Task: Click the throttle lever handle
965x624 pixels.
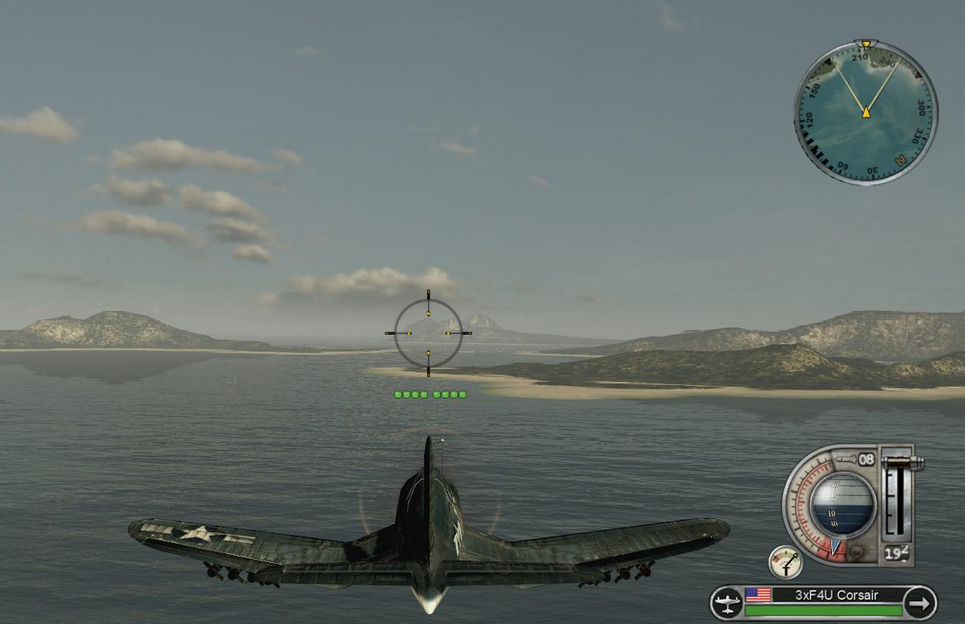Action: 900,463
